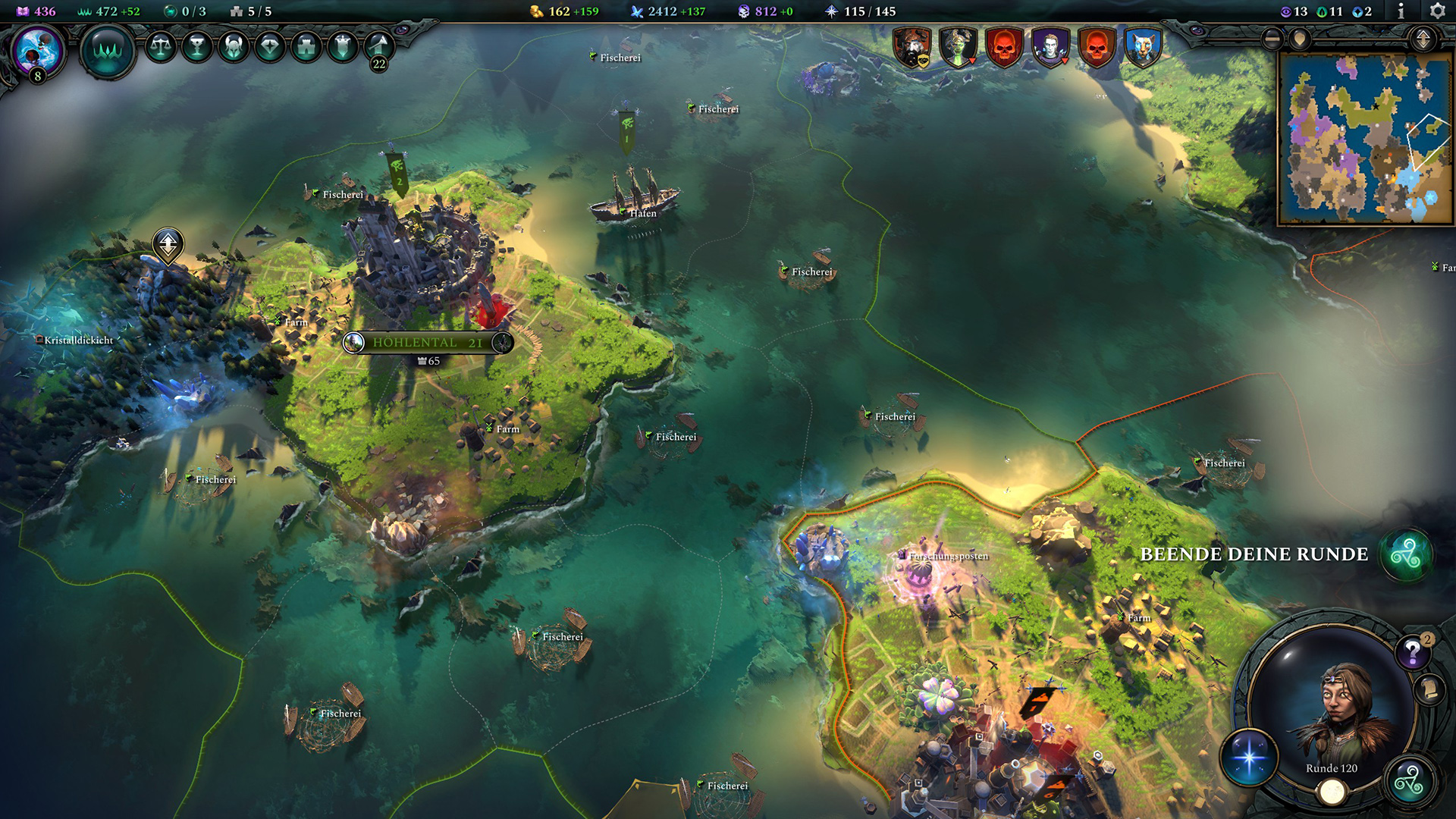
Task: Open the HÖHLENTAL city banner
Action: pyautogui.click(x=425, y=342)
